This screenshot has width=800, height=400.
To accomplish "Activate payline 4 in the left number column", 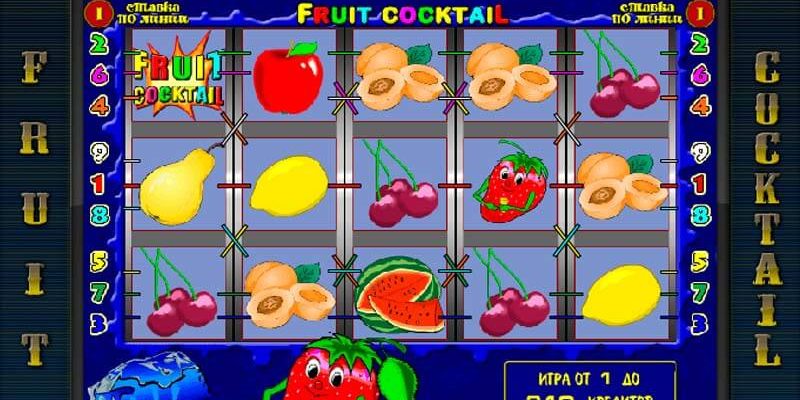I will point(99,104).
